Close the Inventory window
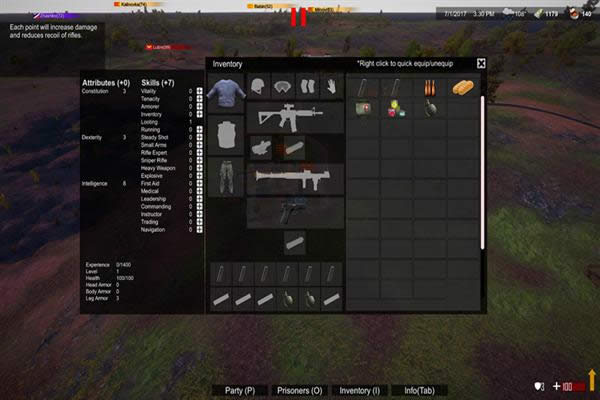Viewport: 600px width, 400px height. click(481, 63)
